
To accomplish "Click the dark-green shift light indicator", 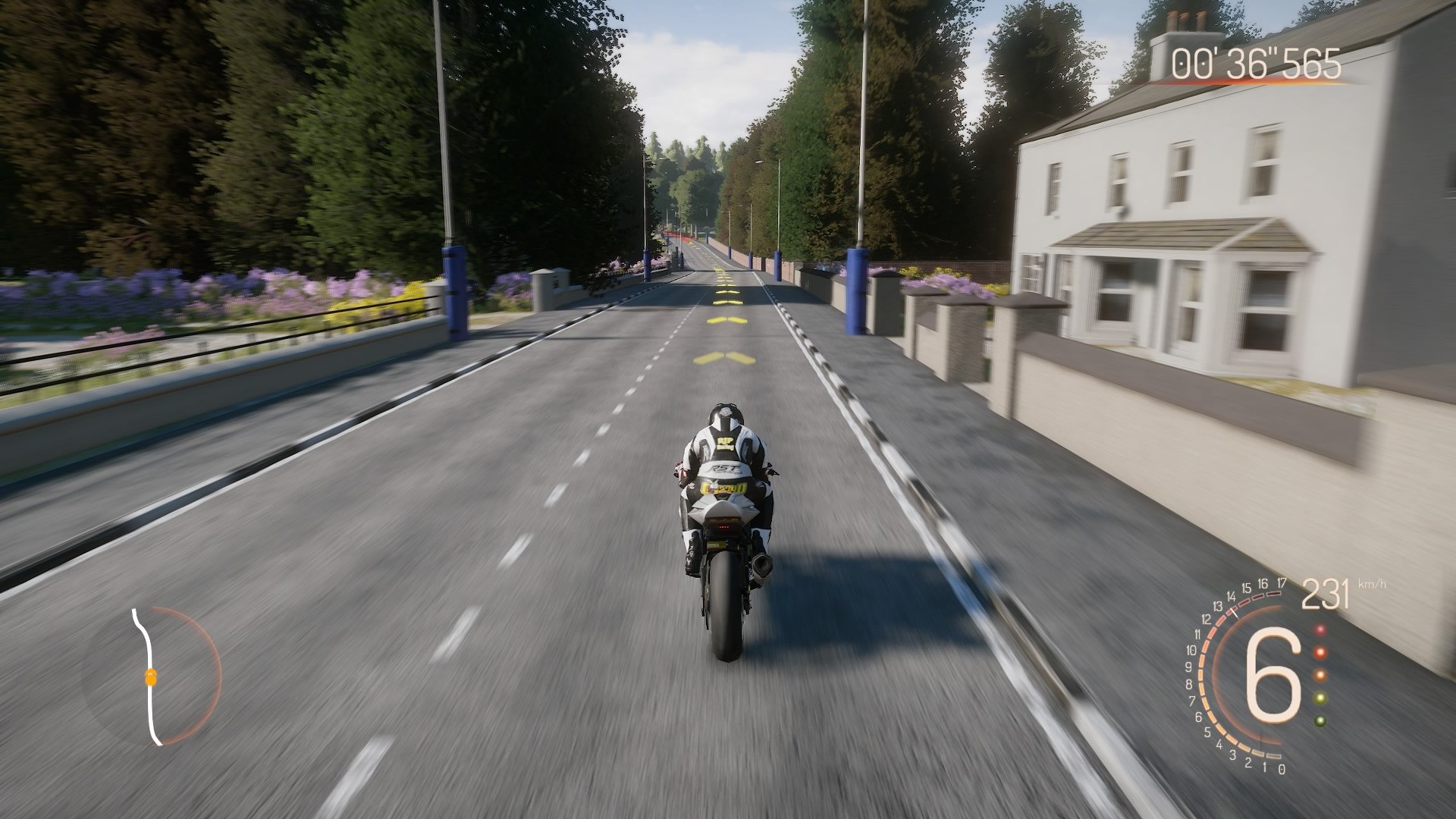I will point(1320,720).
